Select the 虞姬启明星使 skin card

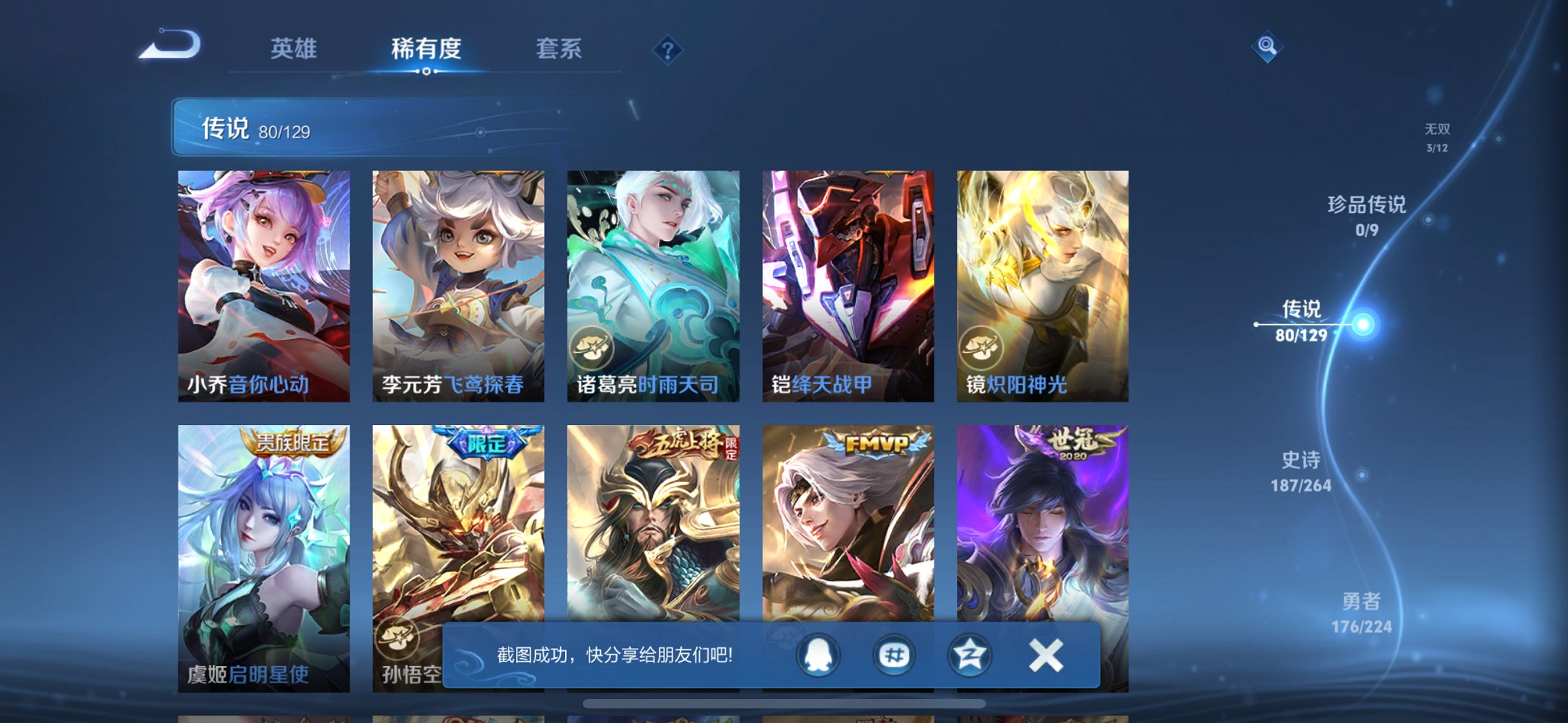[264, 556]
